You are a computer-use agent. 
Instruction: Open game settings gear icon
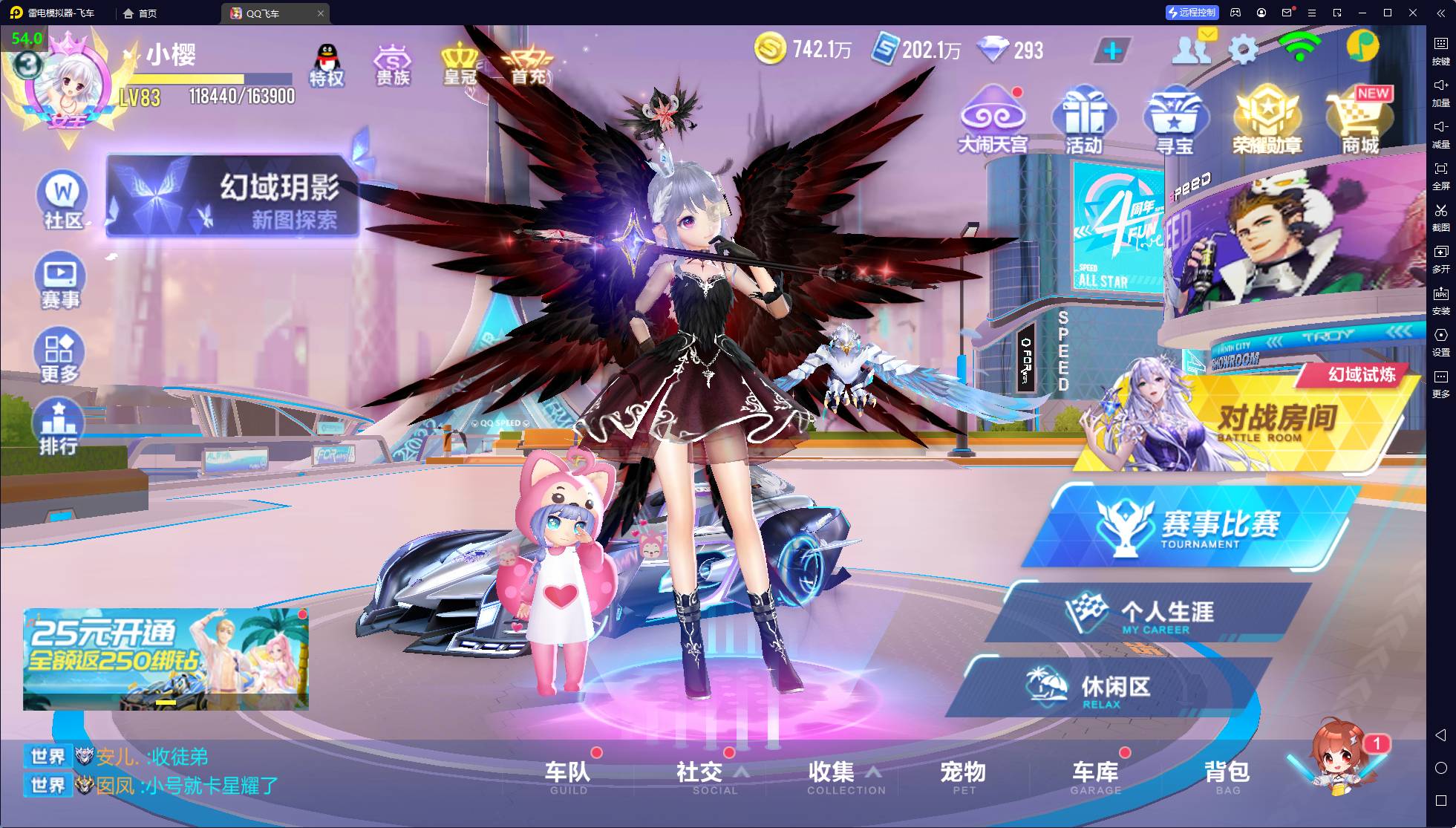coord(1244,50)
